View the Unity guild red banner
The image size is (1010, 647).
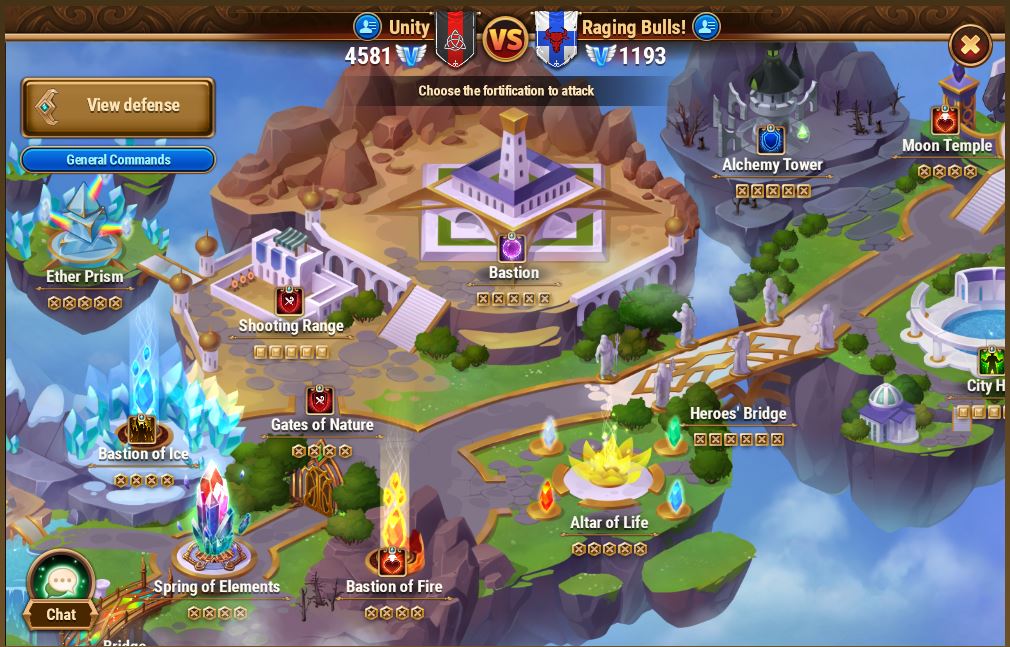[x=455, y=39]
